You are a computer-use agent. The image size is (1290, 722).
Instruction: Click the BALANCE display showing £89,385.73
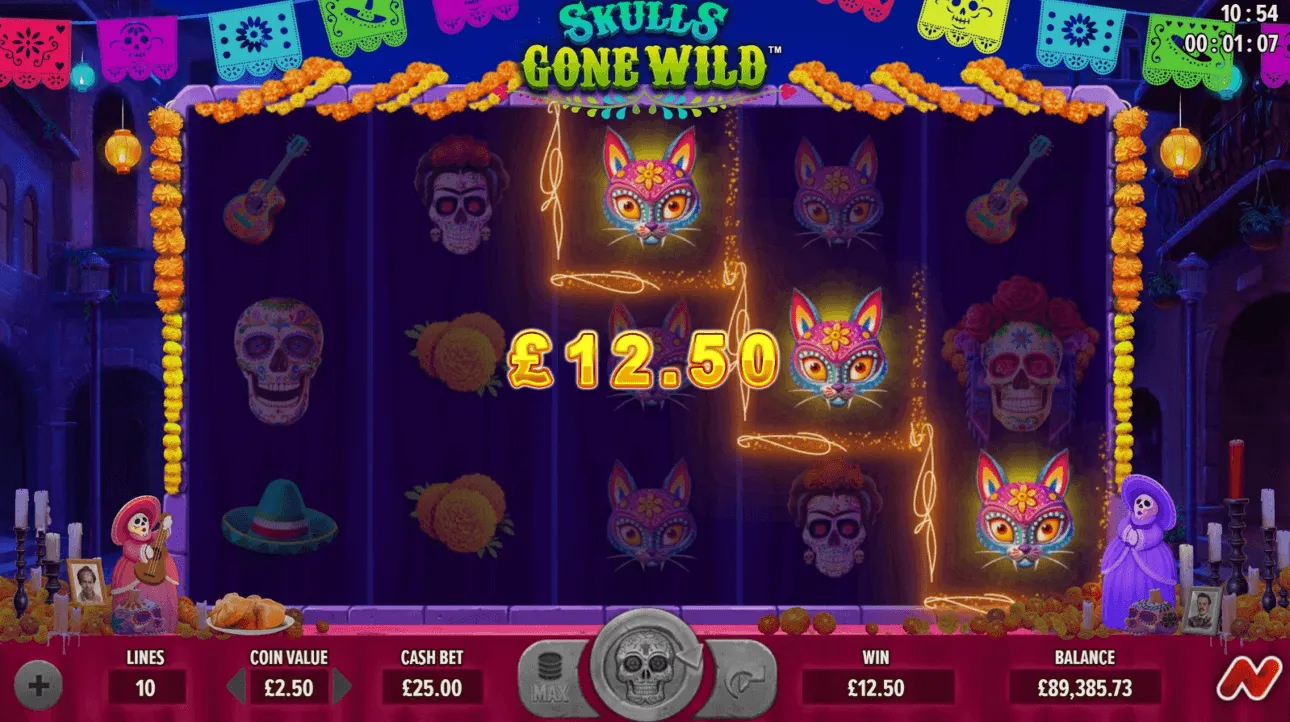coord(1087,687)
